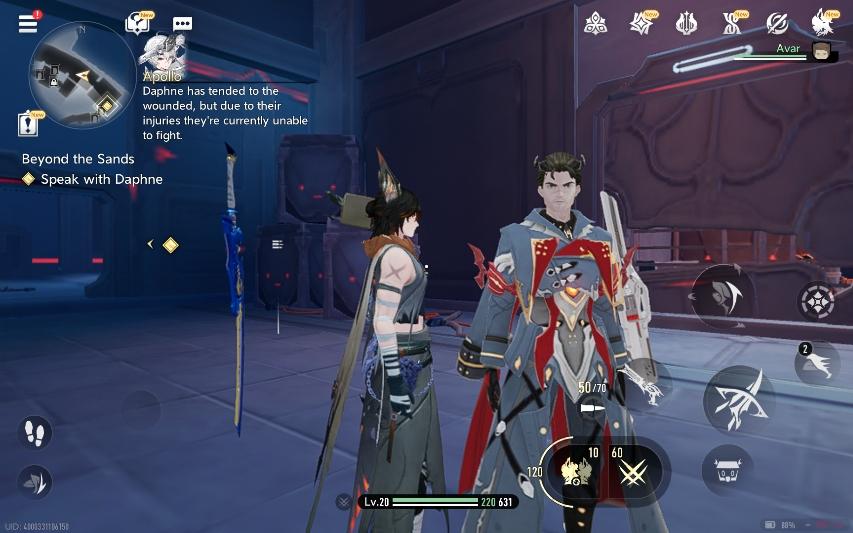Open the four-point star icon marked New
853x533 pixels.
(642, 23)
